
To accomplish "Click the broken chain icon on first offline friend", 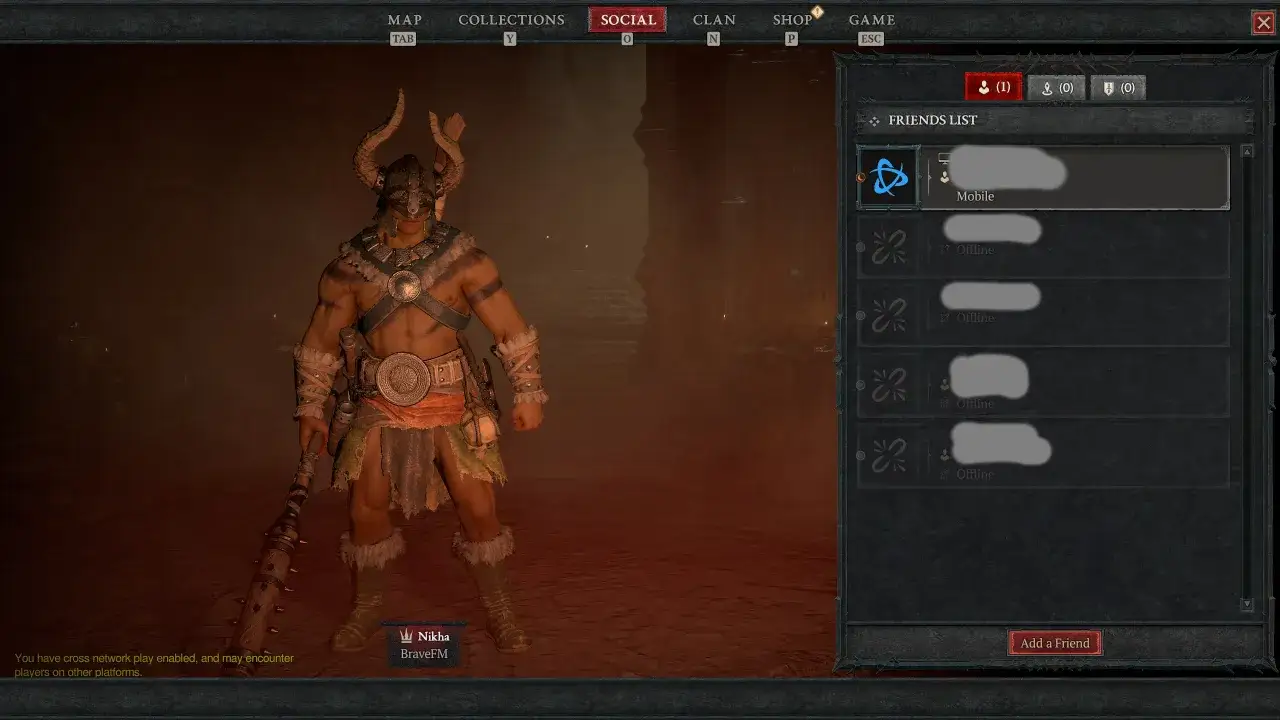I will 888,245.
